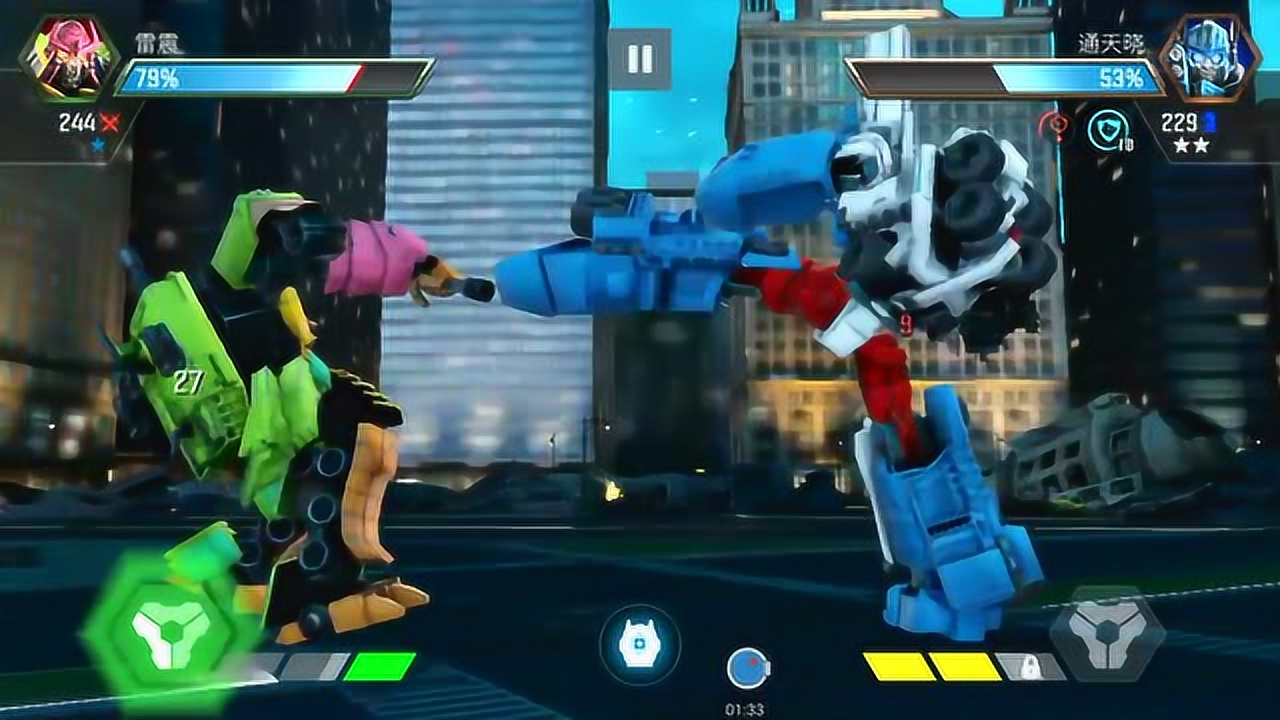The image size is (1280, 720).
Task: Select the player's bot portrait
Action: (x=68, y=57)
